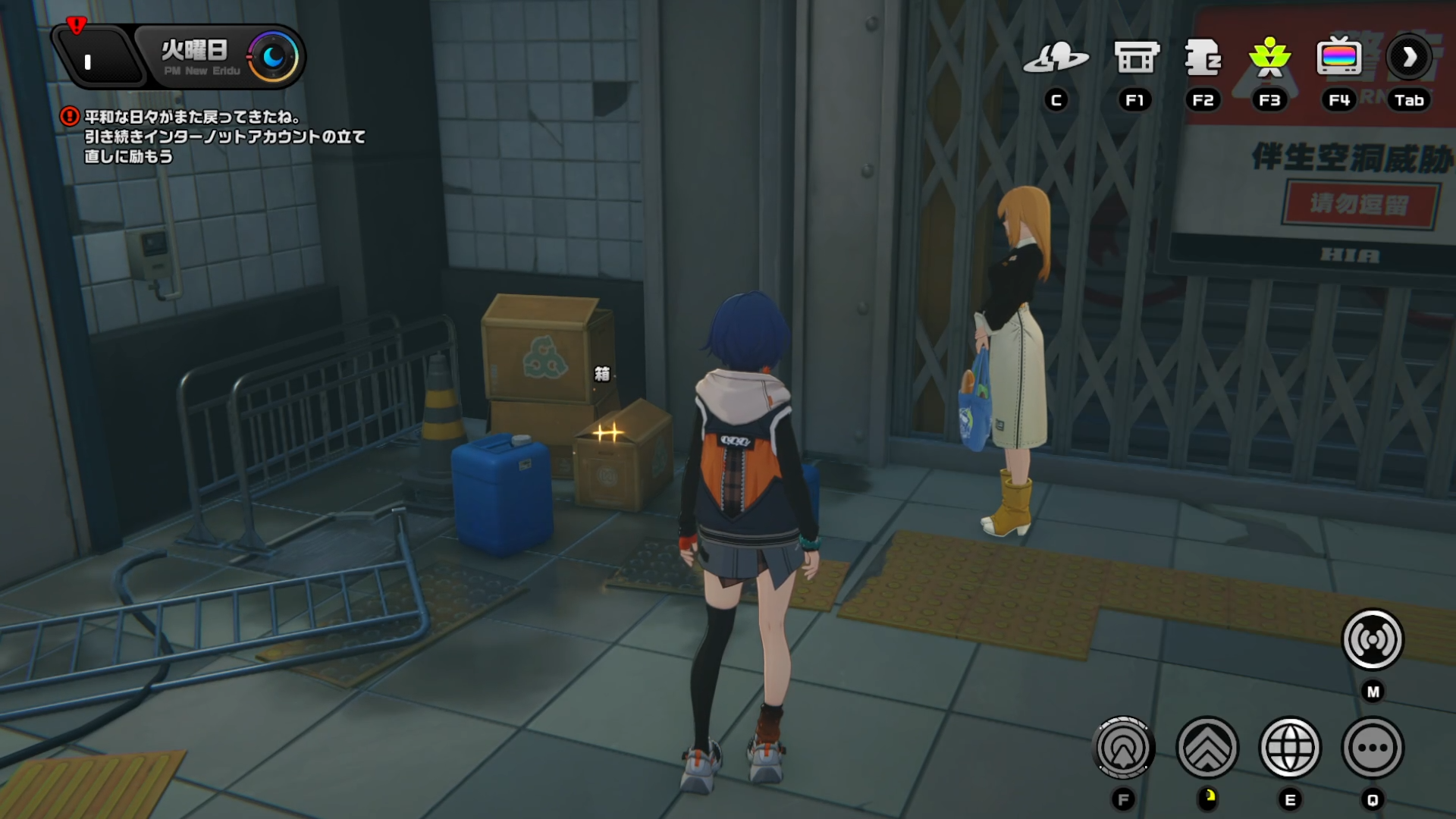
Task: Open the three-dots more options button
Action: (x=1373, y=748)
